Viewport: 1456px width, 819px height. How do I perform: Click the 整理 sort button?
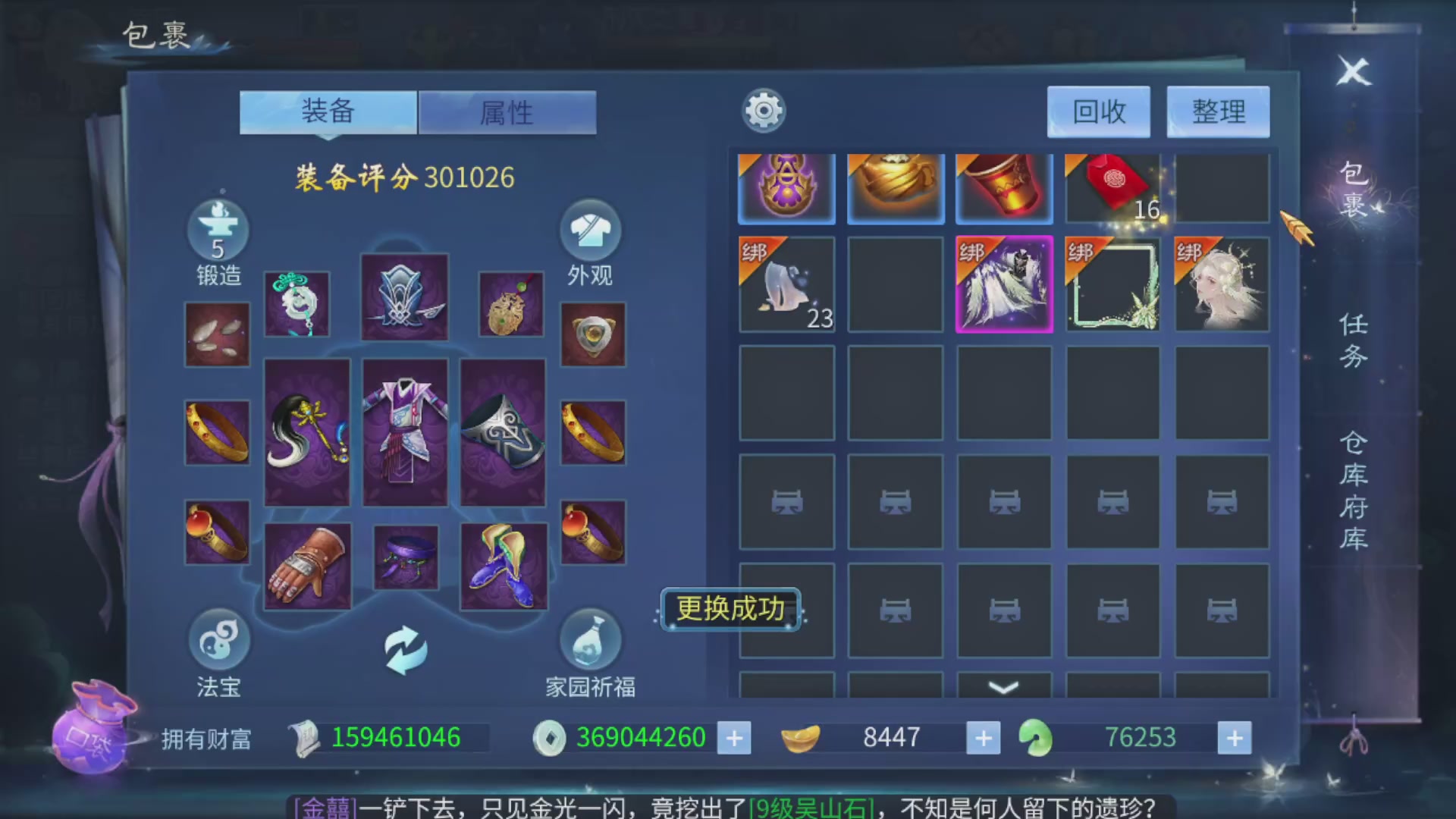(1217, 111)
